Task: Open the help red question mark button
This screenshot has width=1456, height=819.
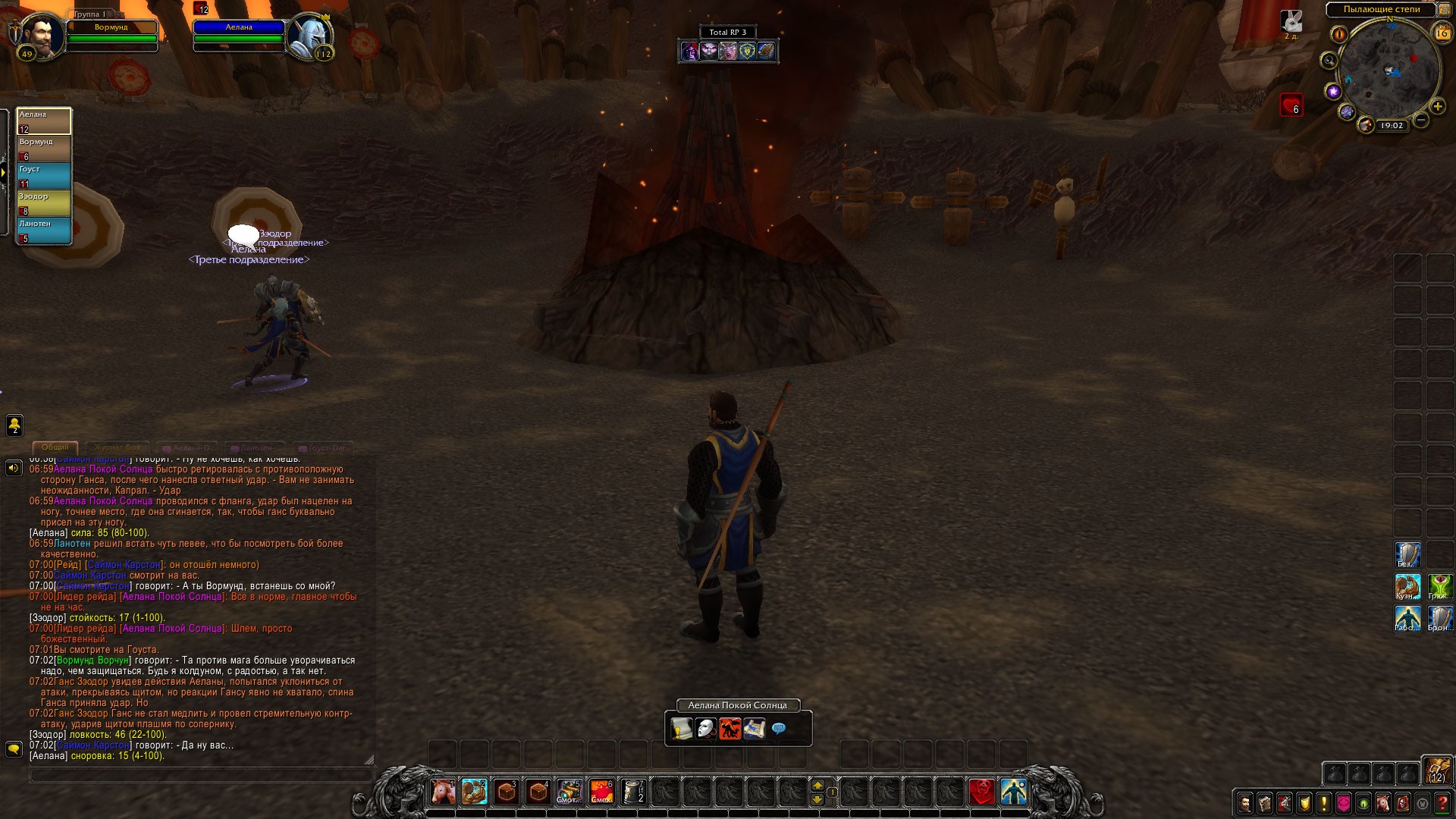Action: (1442, 803)
